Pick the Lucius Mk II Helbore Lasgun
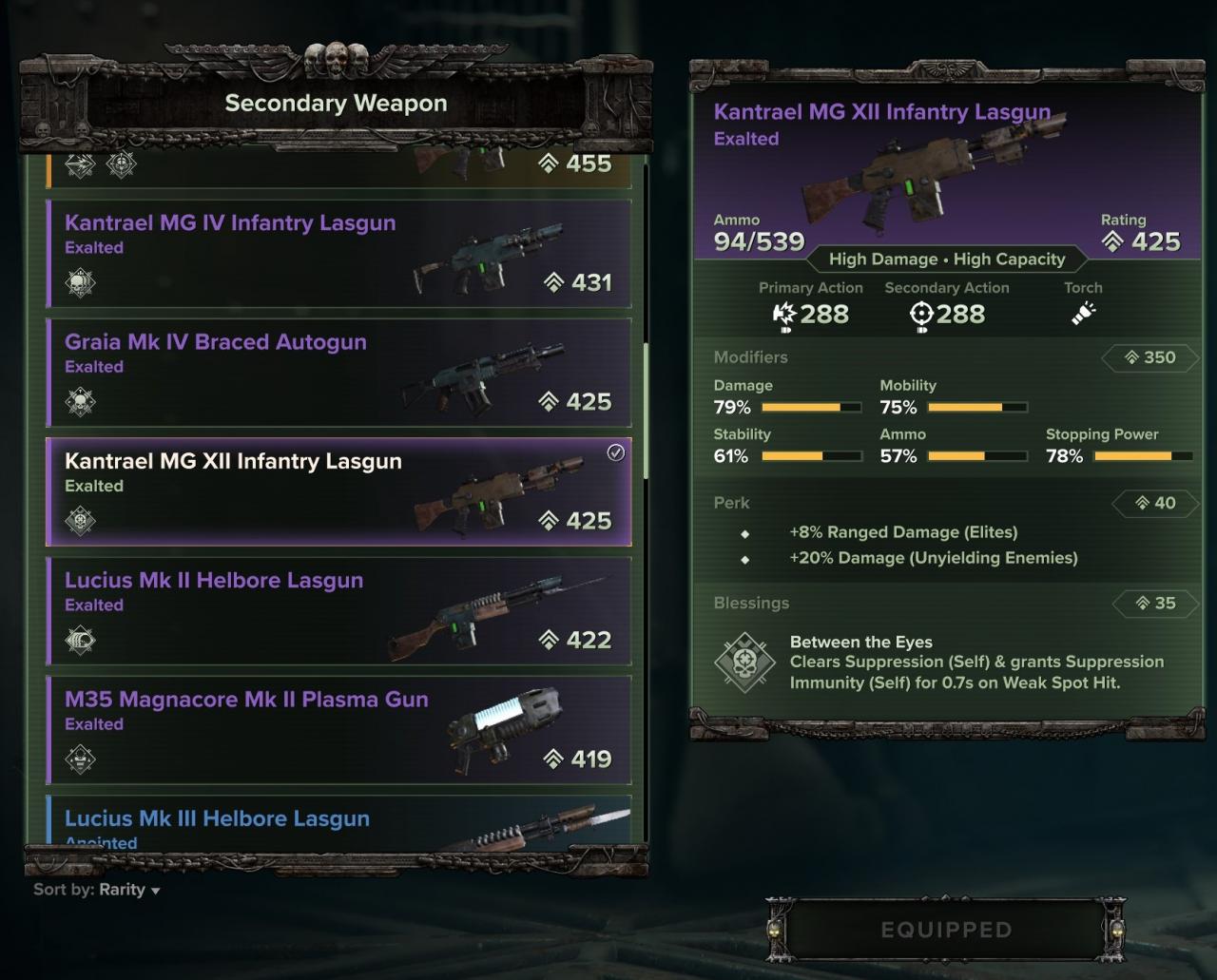The width and height of the screenshot is (1217, 980). pyautogui.click(x=338, y=610)
